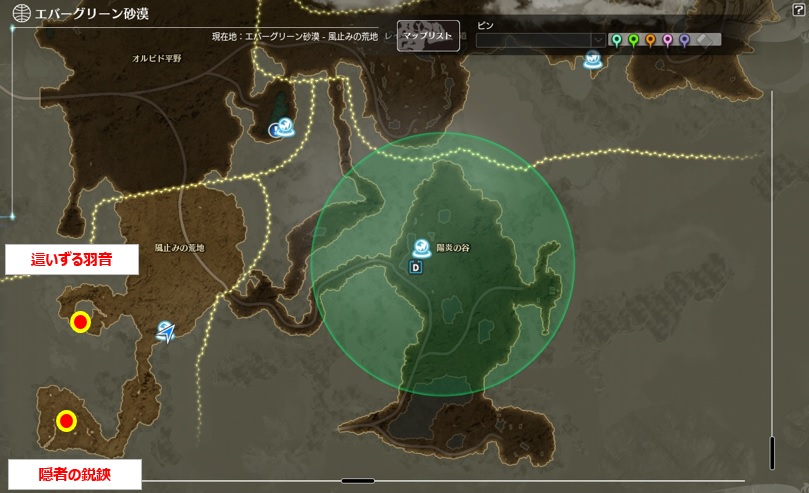
Task: Select the purple map pin
Action: (x=684, y=40)
